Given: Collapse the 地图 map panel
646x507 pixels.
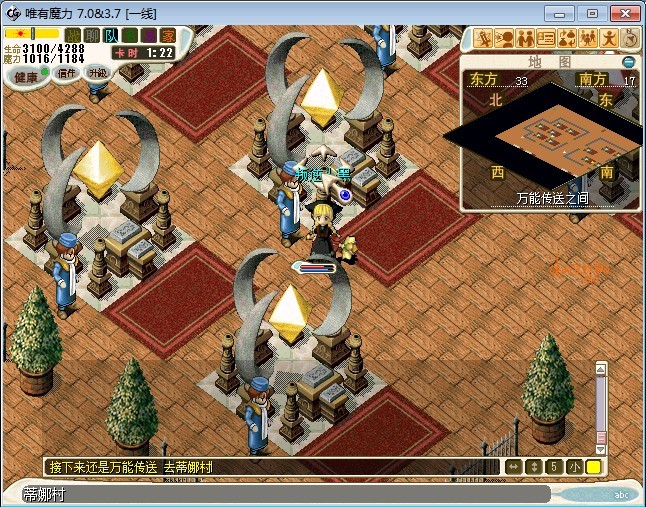Looking at the screenshot, I should (x=629, y=62).
